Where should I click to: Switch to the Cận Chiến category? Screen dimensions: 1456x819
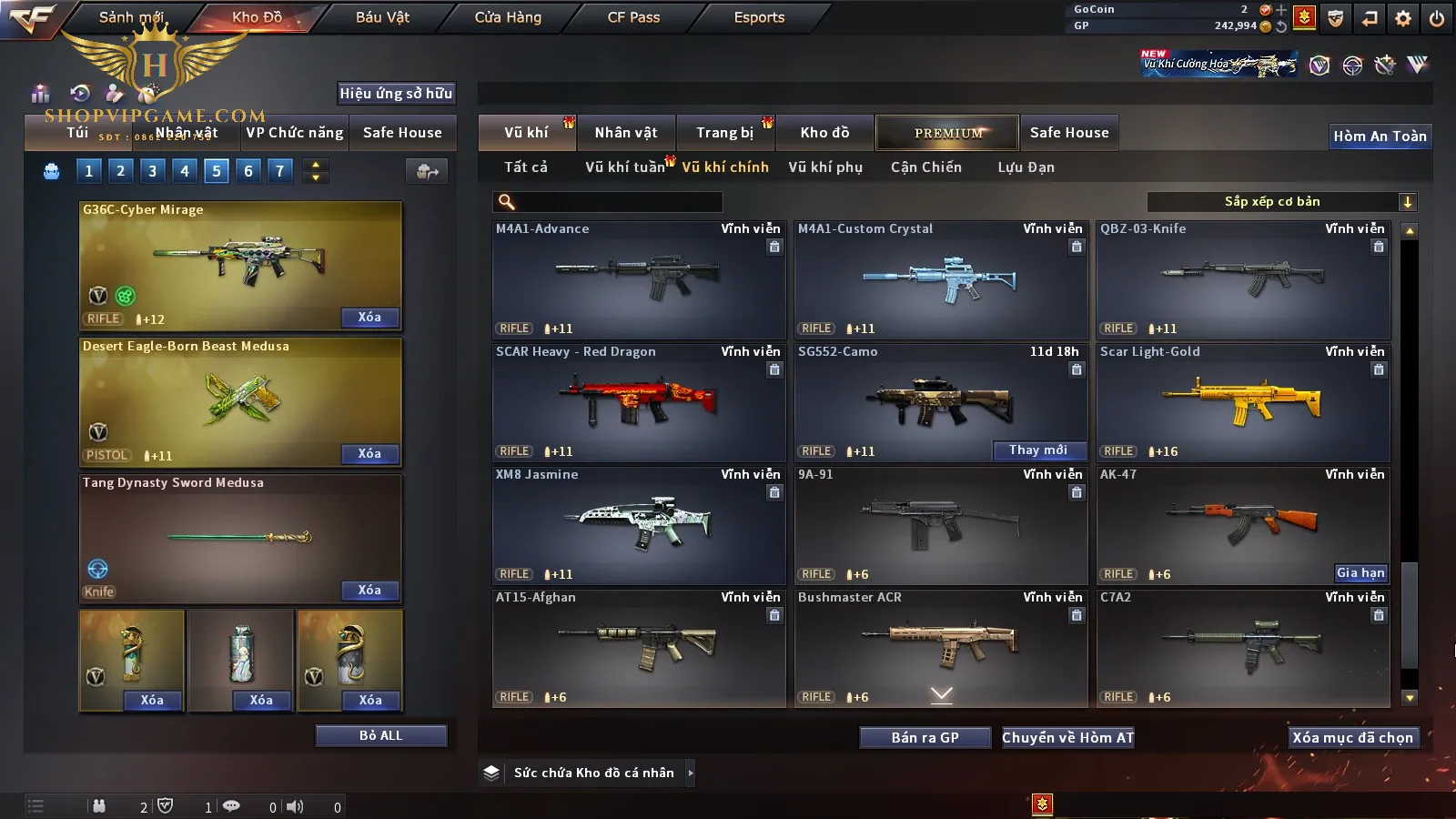(925, 167)
